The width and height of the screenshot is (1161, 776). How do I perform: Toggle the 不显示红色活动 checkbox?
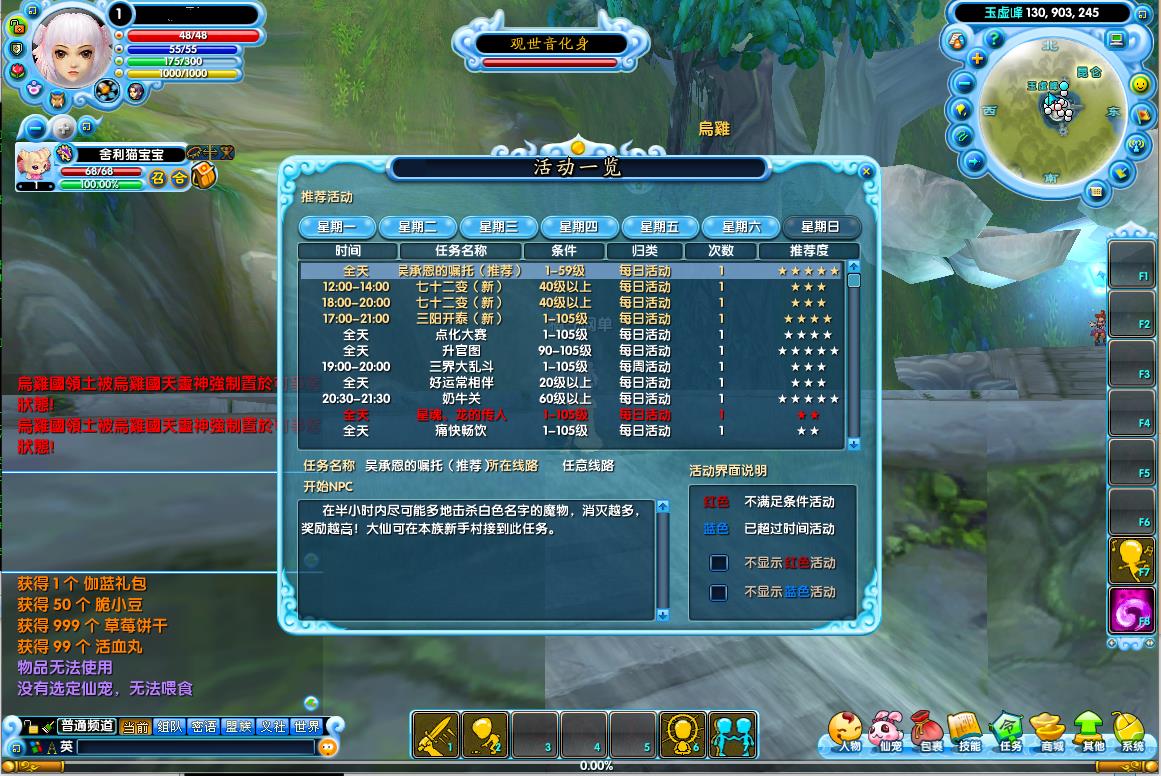(718, 563)
